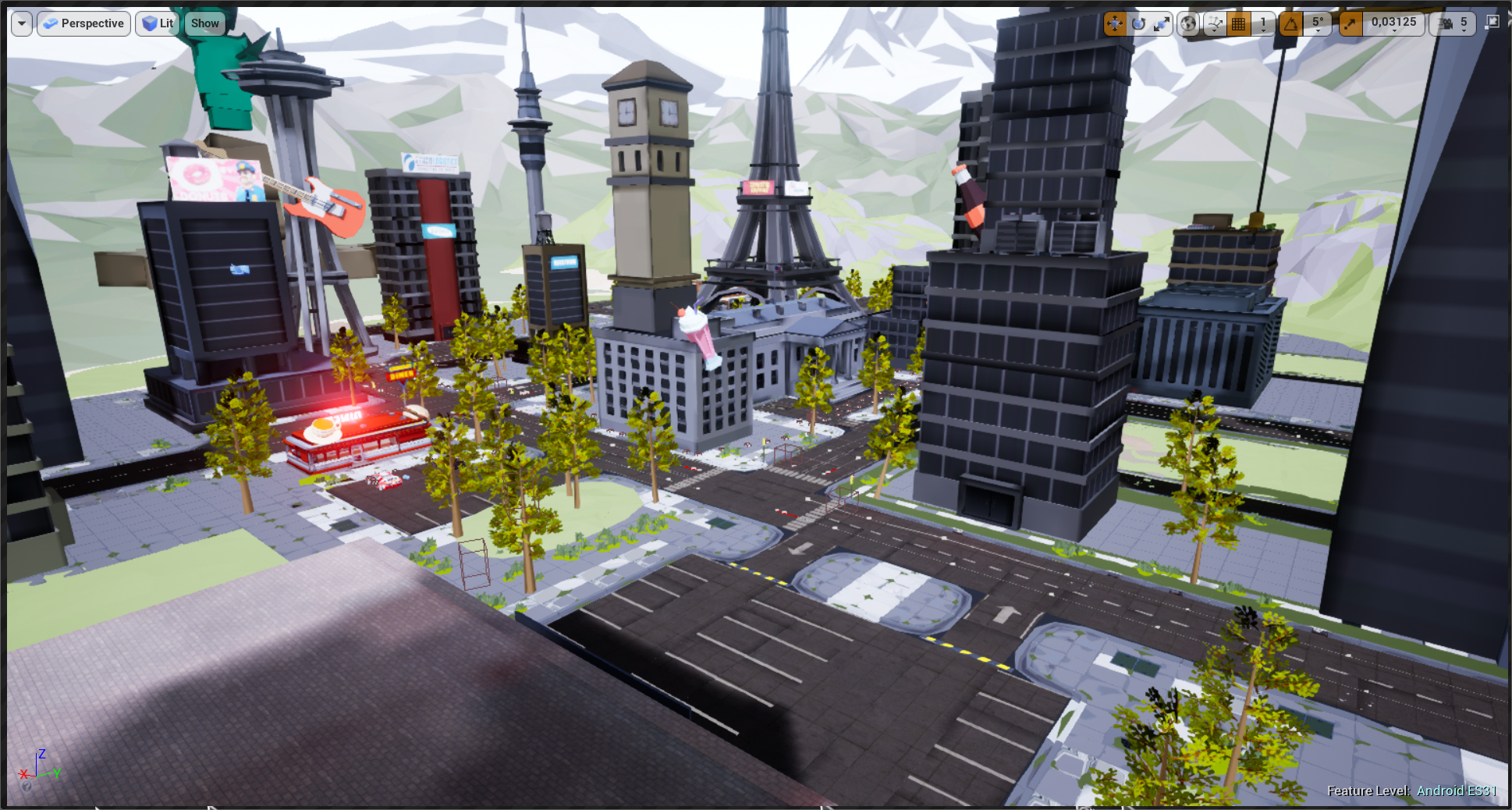Switch between world and local coordinate systems
This screenshot has width=1512, height=810.
(1189, 22)
